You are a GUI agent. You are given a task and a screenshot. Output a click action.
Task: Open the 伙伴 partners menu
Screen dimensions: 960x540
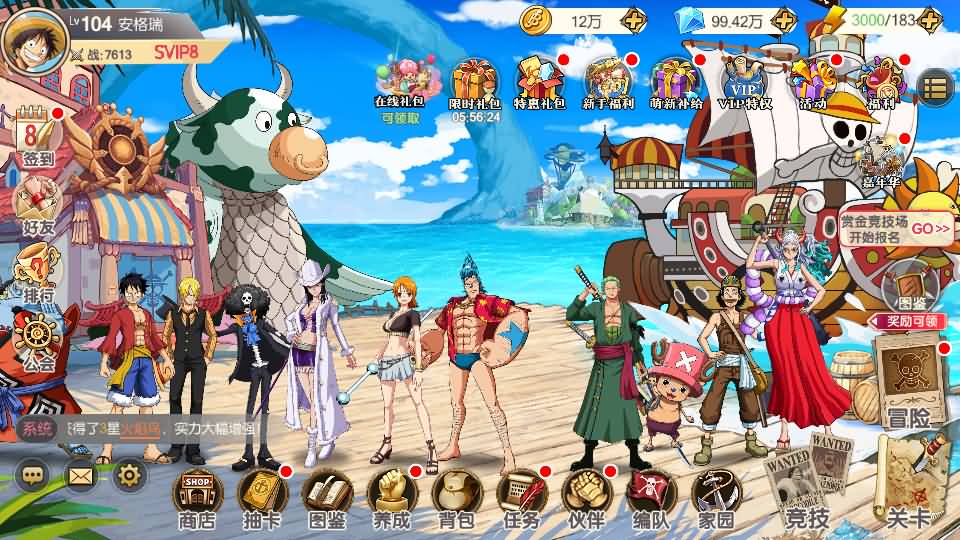[x=586, y=497]
